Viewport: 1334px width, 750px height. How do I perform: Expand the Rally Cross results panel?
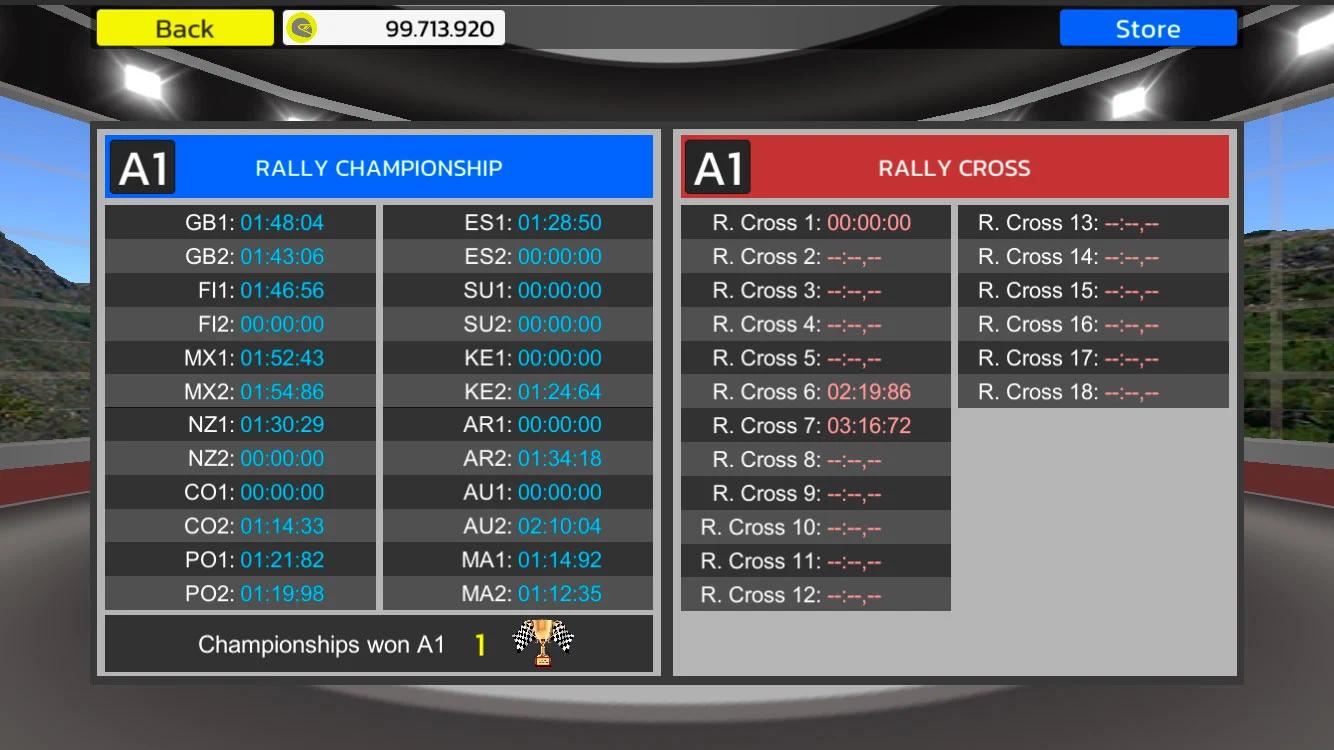point(953,400)
